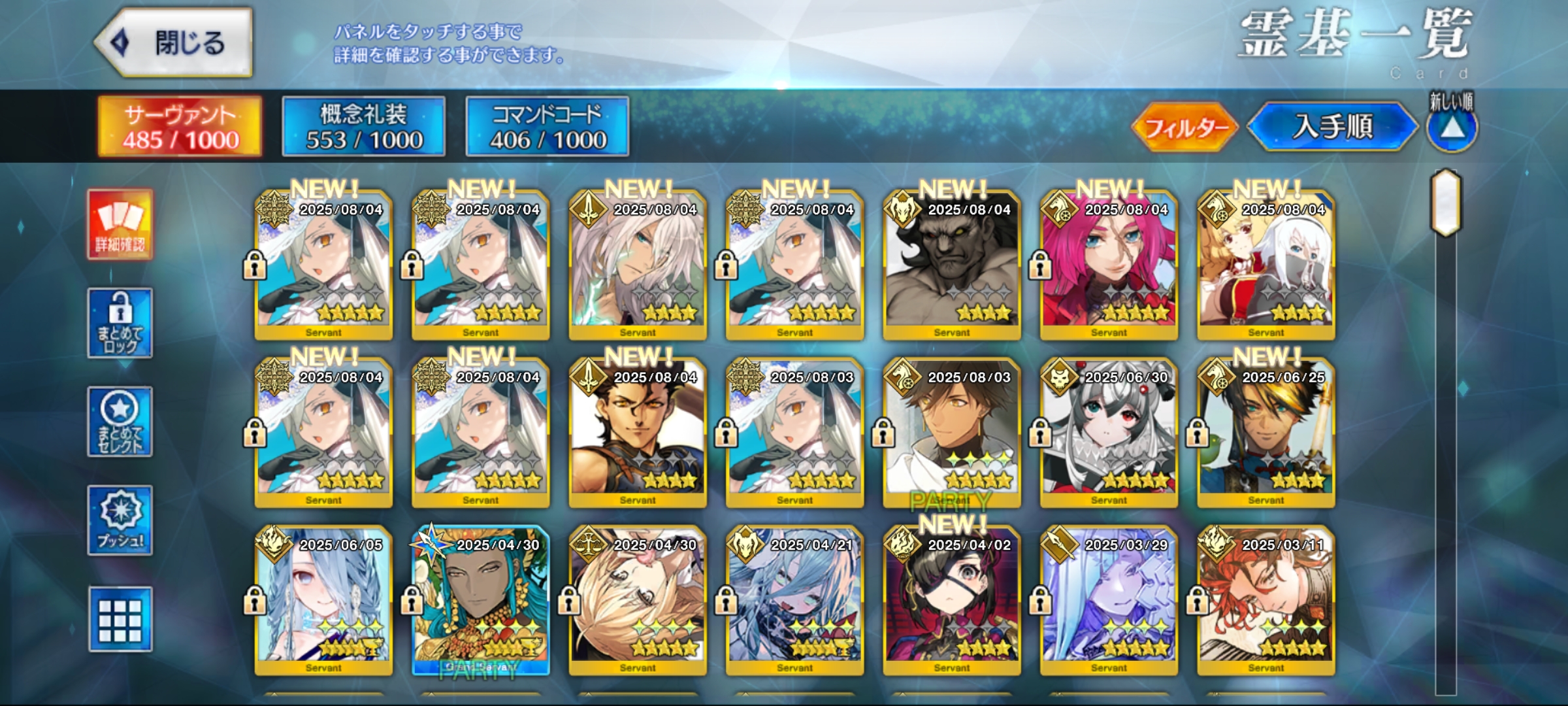Select the servant card dated 2025/06/05
This screenshot has height=706, width=1568.
324,601
